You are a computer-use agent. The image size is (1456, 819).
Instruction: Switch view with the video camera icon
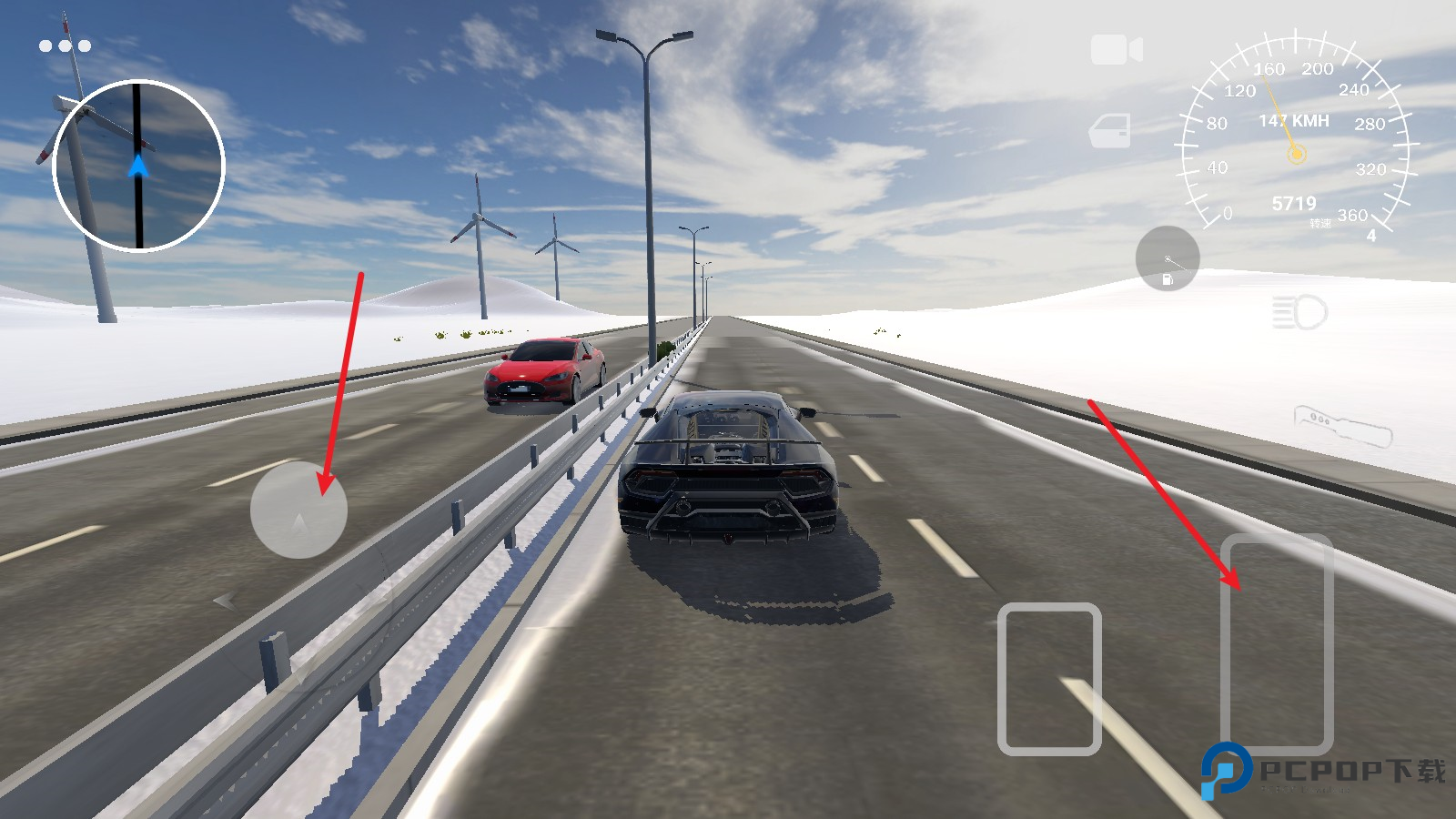pyautogui.click(x=1116, y=50)
